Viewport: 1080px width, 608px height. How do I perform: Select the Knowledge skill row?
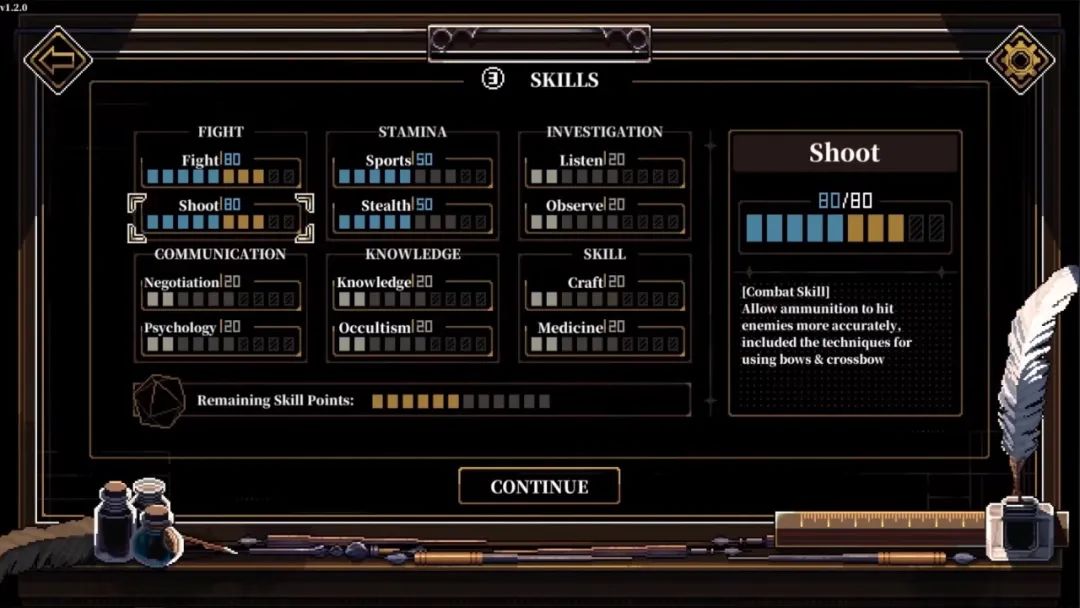(412, 292)
